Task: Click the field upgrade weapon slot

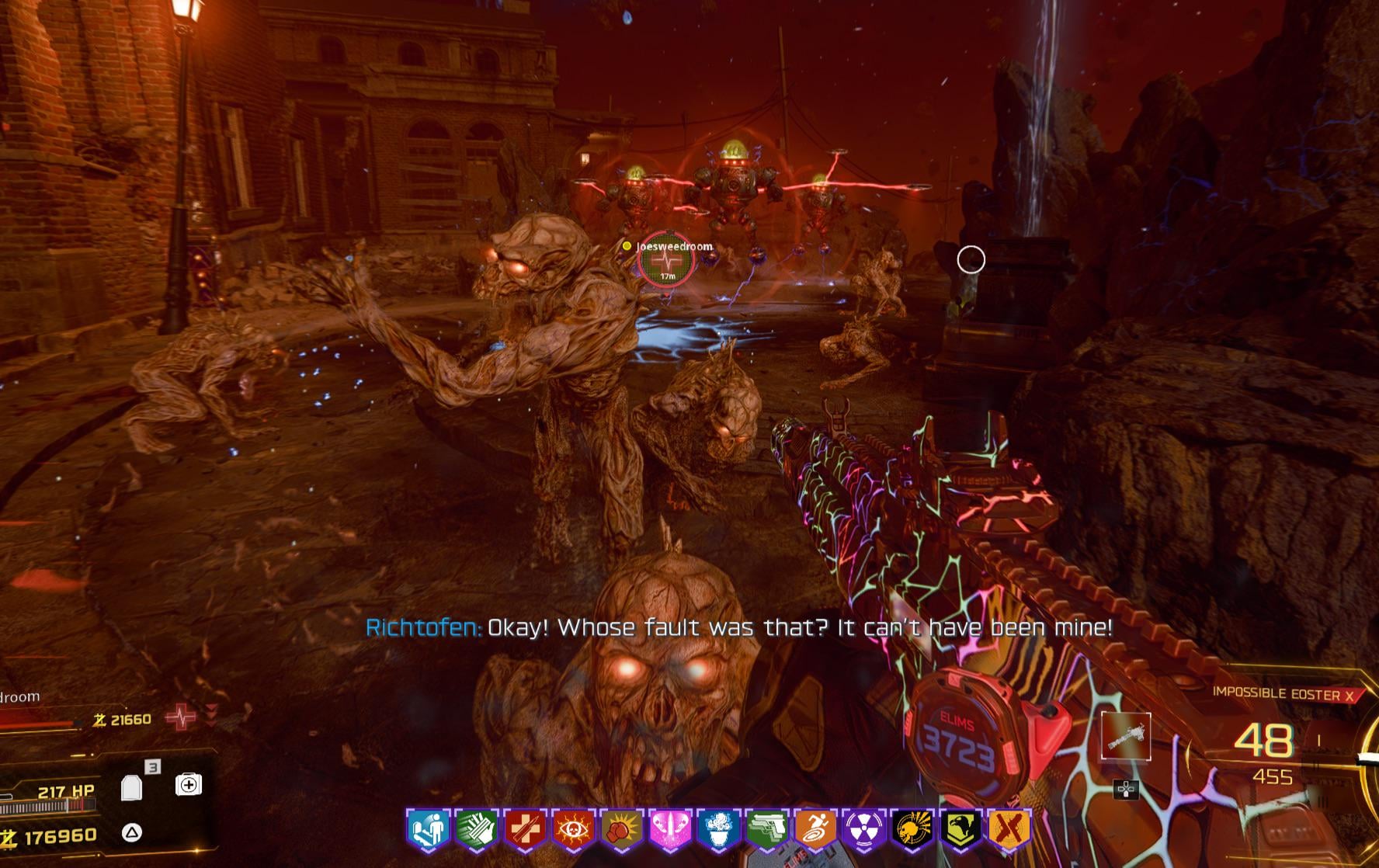Action: pos(1125,736)
